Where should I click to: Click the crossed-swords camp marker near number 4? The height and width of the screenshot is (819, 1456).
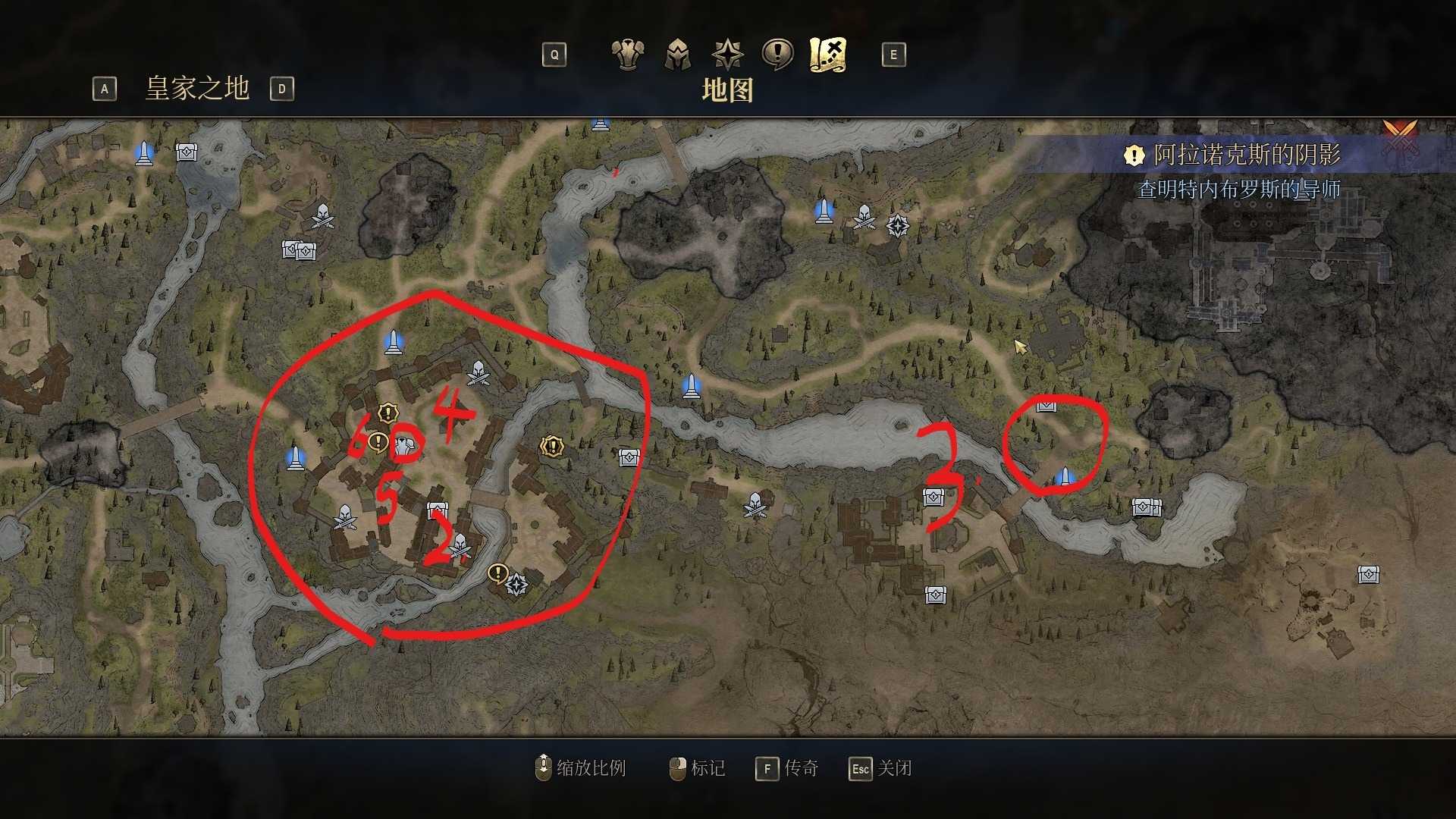(478, 372)
